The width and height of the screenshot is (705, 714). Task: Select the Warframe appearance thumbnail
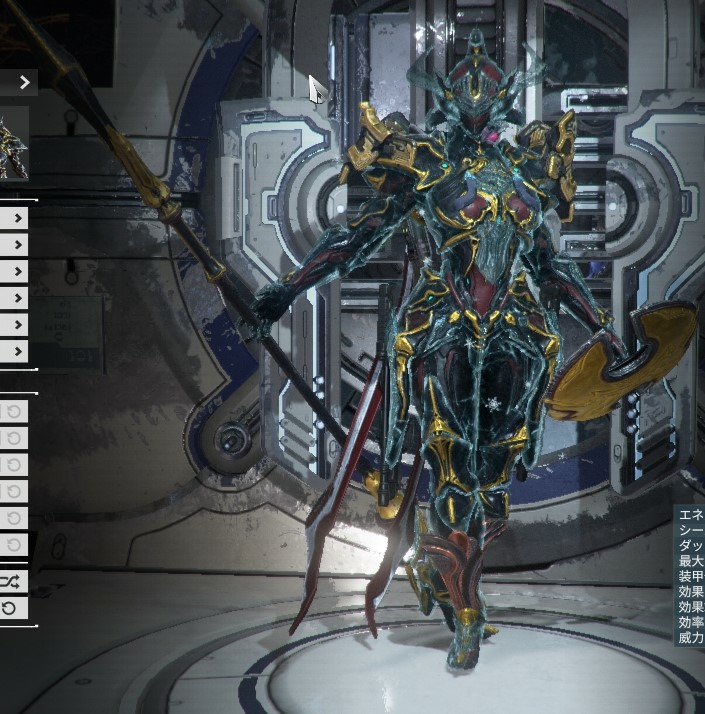(x=13, y=143)
